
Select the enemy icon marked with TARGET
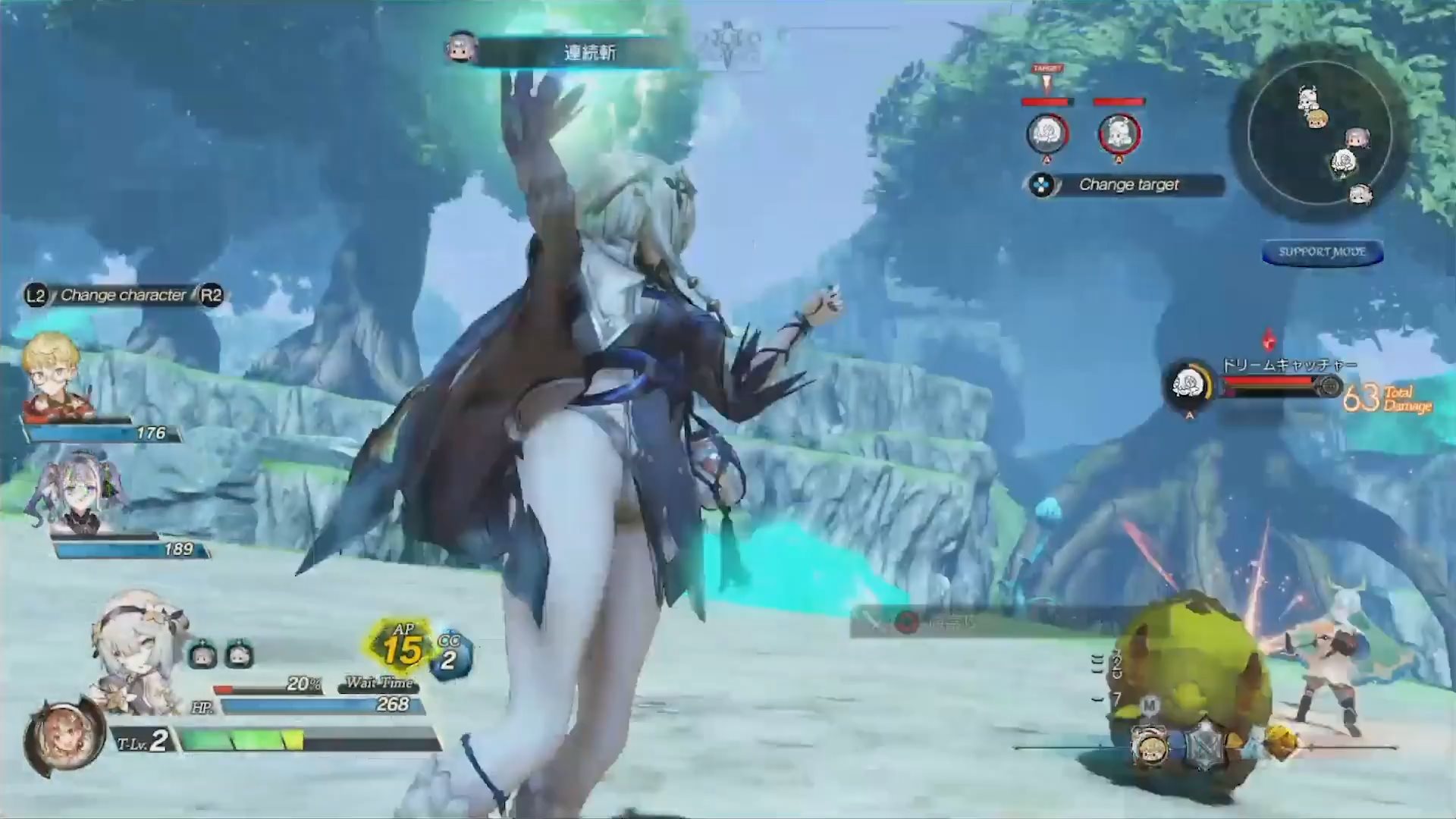tap(1047, 133)
